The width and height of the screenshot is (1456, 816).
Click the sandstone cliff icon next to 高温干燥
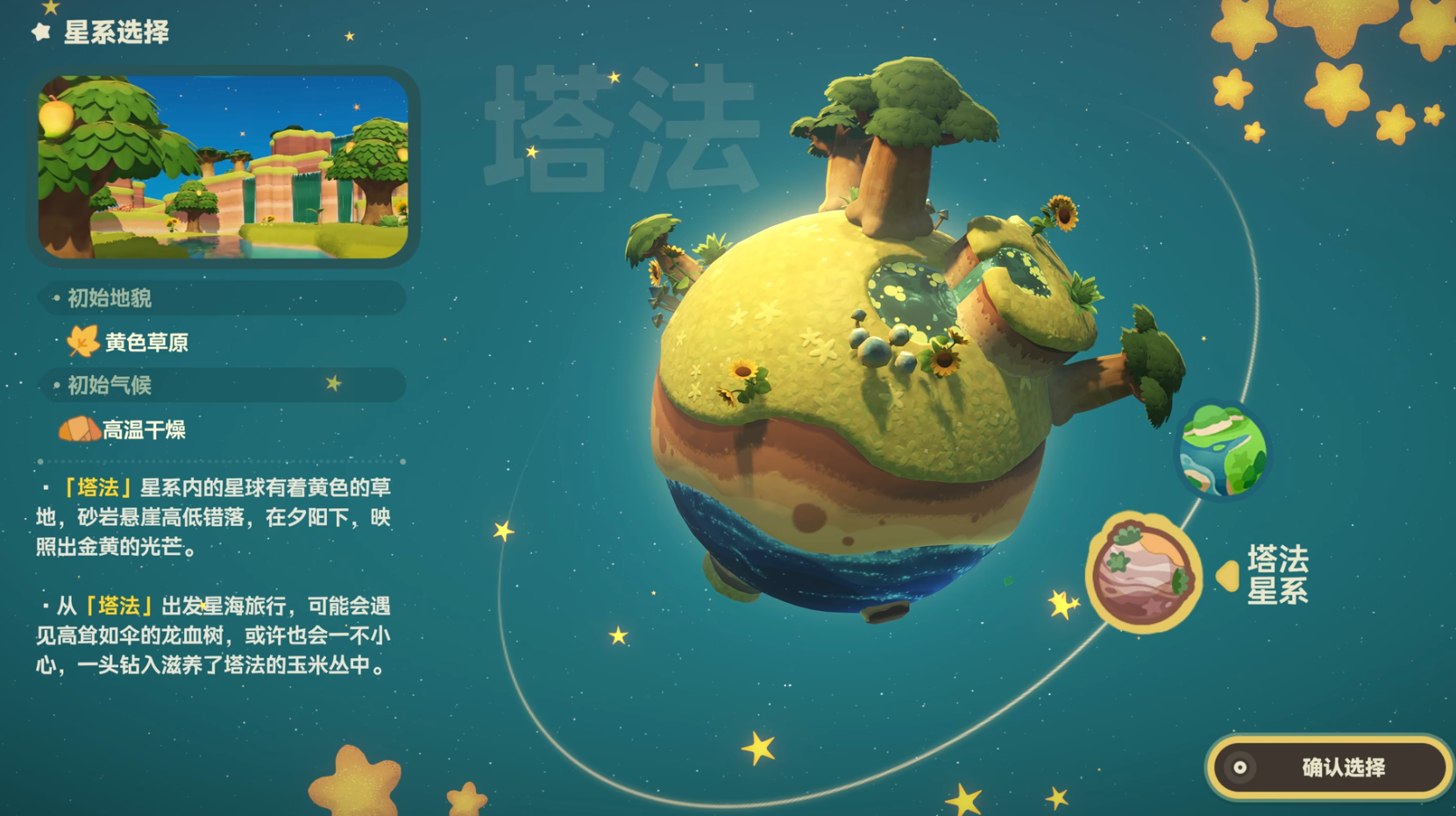point(77,429)
